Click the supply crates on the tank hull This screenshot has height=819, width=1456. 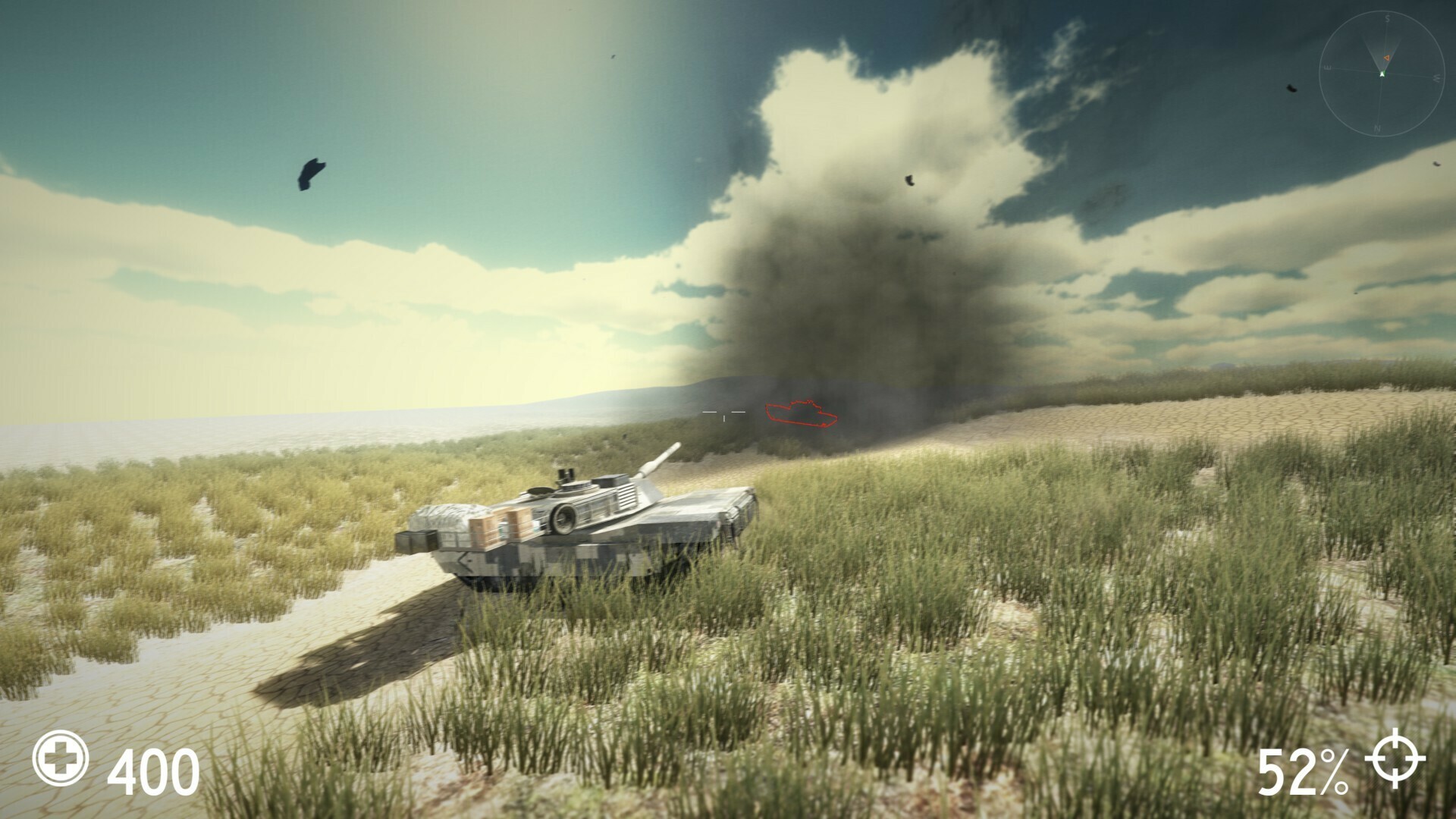coord(500,524)
